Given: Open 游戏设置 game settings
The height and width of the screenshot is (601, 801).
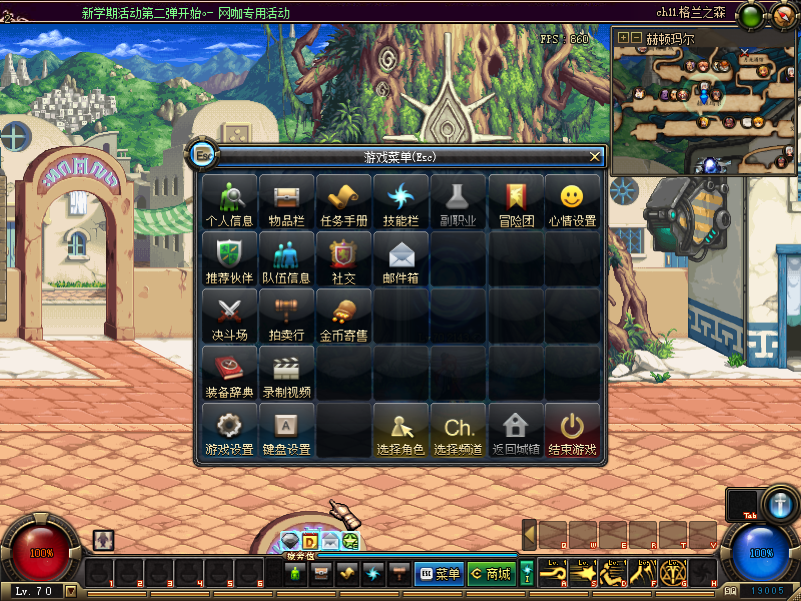Looking at the screenshot, I should (x=230, y=431).
